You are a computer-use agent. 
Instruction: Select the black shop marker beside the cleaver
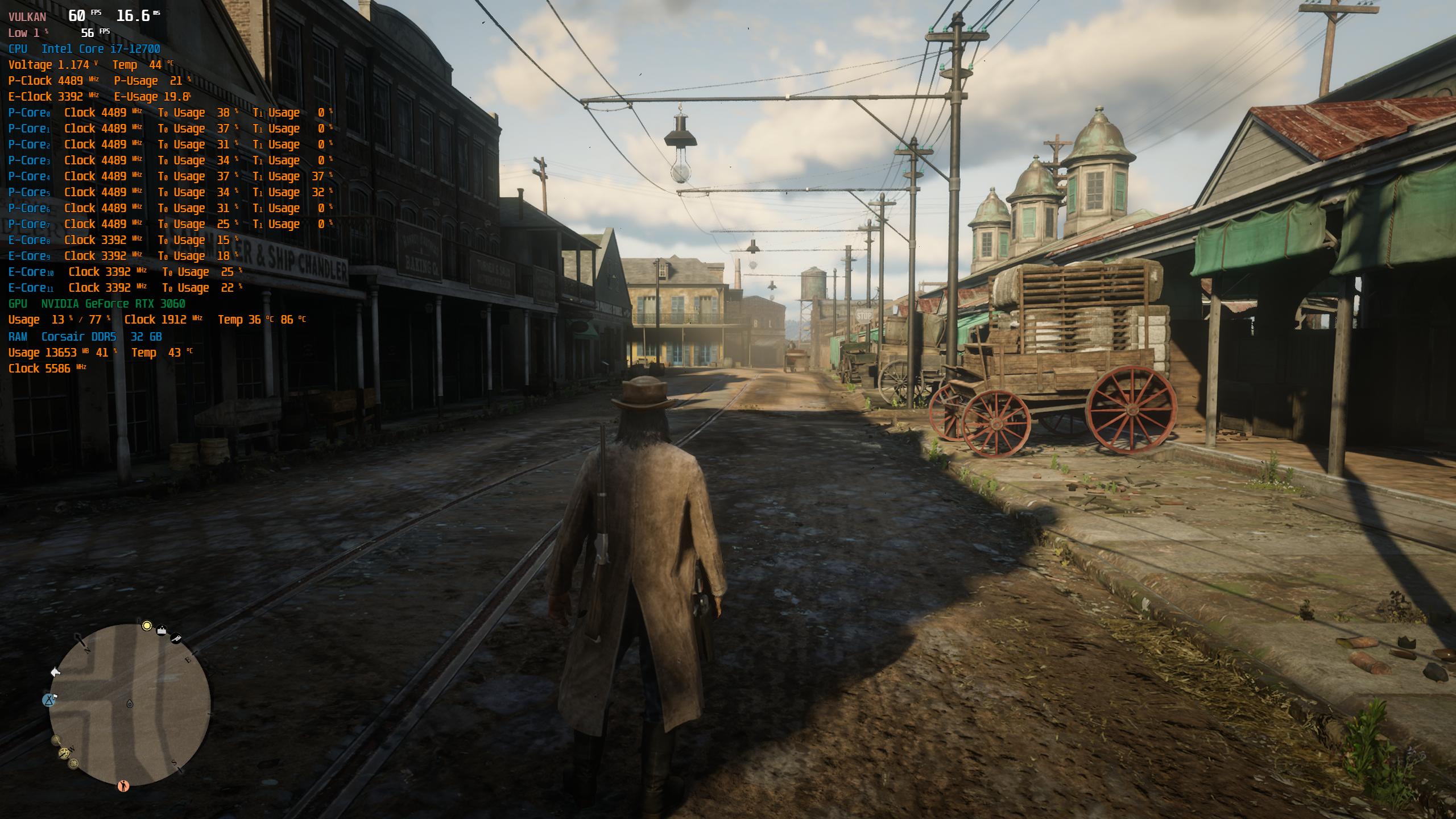pos(162,630)
